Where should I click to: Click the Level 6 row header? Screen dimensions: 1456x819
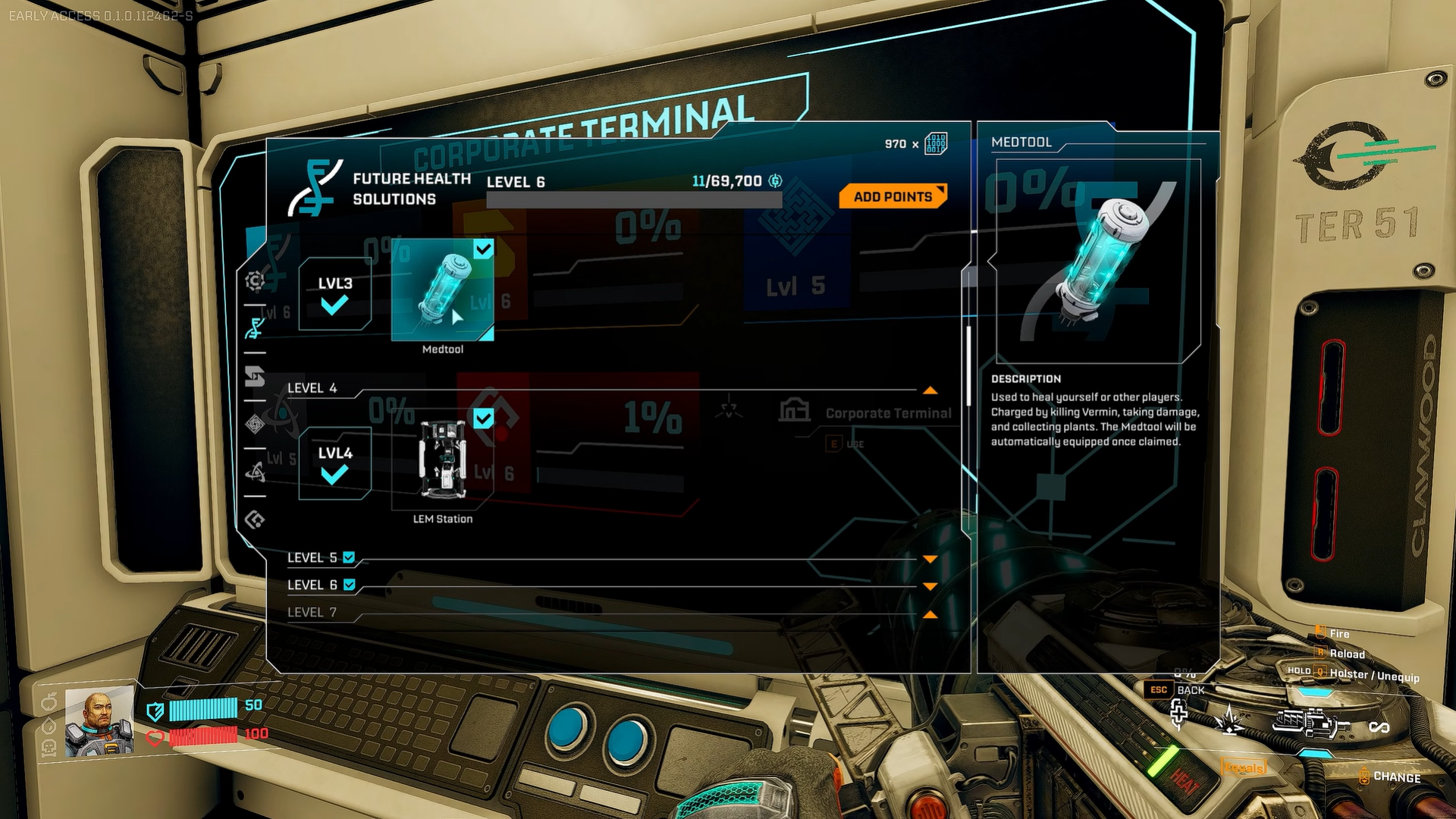point(312,585)
